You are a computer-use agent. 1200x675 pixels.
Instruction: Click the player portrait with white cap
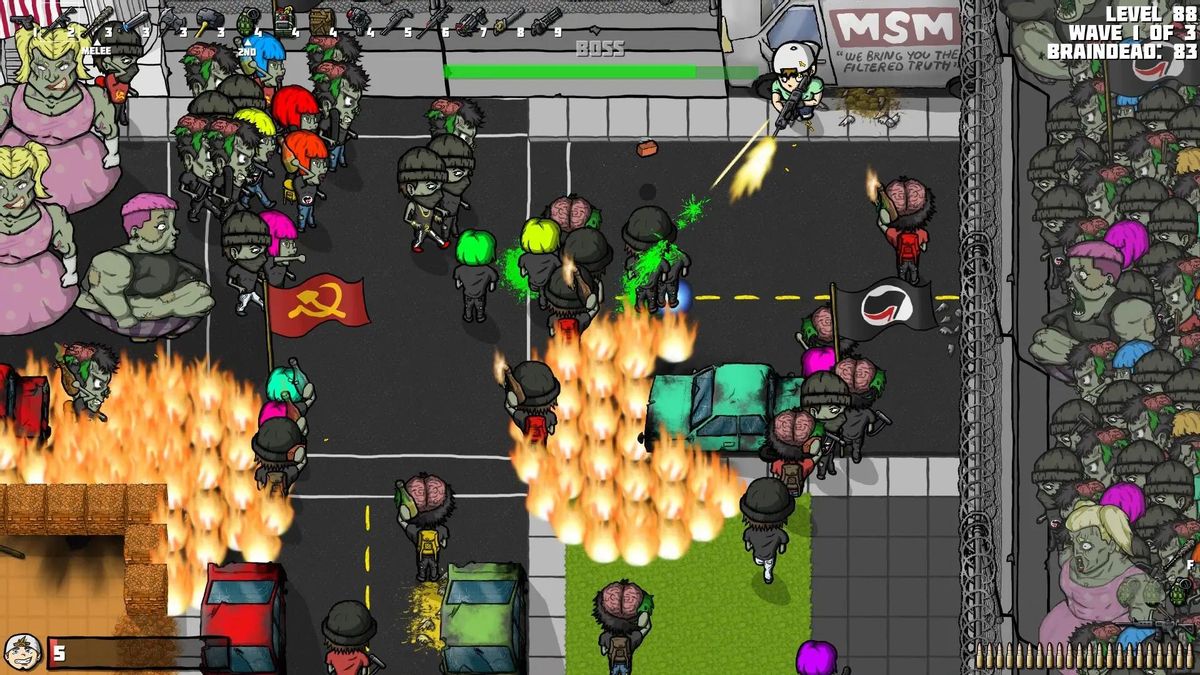coord(22,652)
